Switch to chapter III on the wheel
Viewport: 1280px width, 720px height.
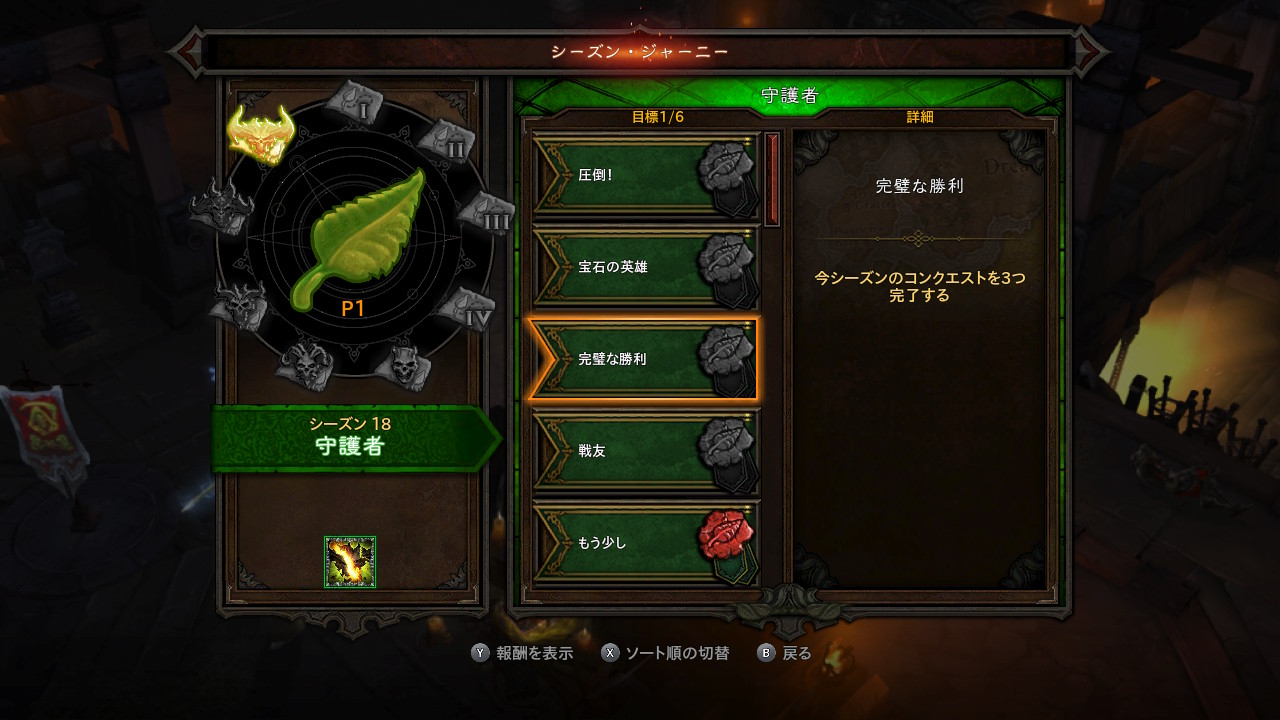tap(485, 213)
